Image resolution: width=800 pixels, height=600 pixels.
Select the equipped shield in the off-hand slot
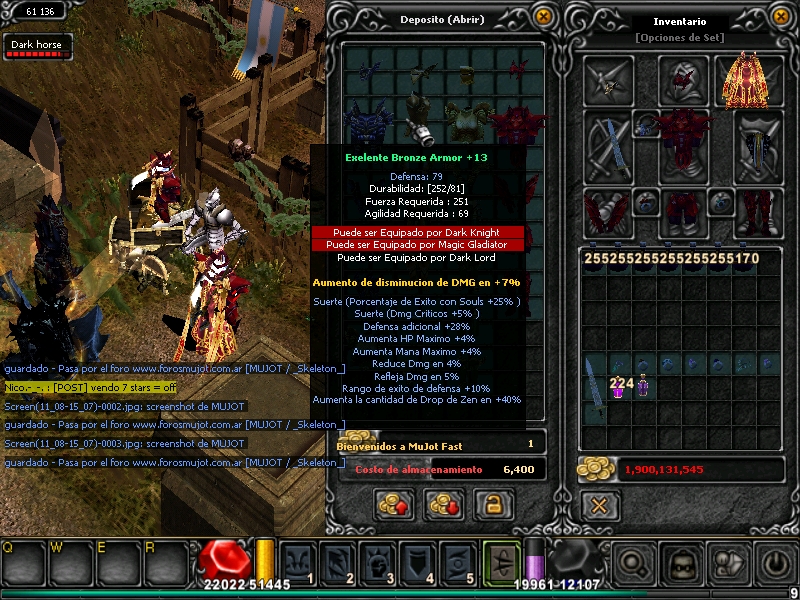757,146
